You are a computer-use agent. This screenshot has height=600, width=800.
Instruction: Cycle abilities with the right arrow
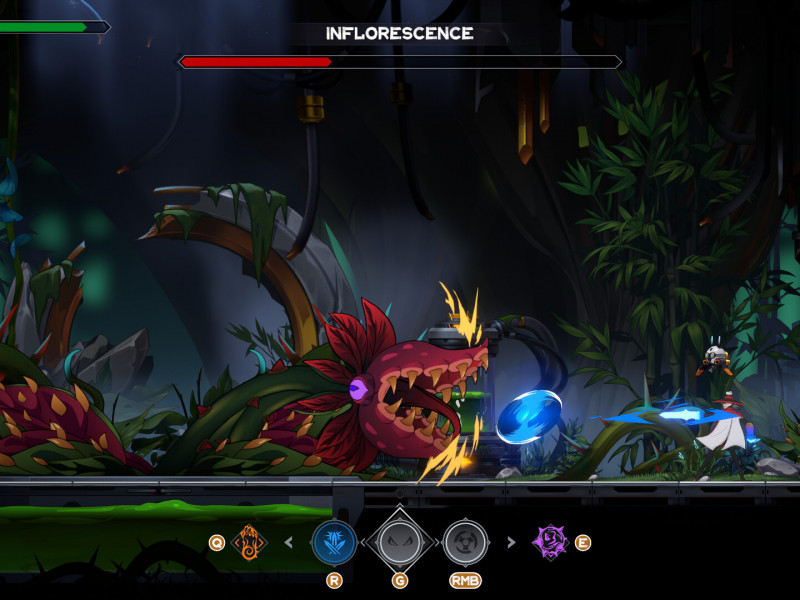click(x=511, y=543)
